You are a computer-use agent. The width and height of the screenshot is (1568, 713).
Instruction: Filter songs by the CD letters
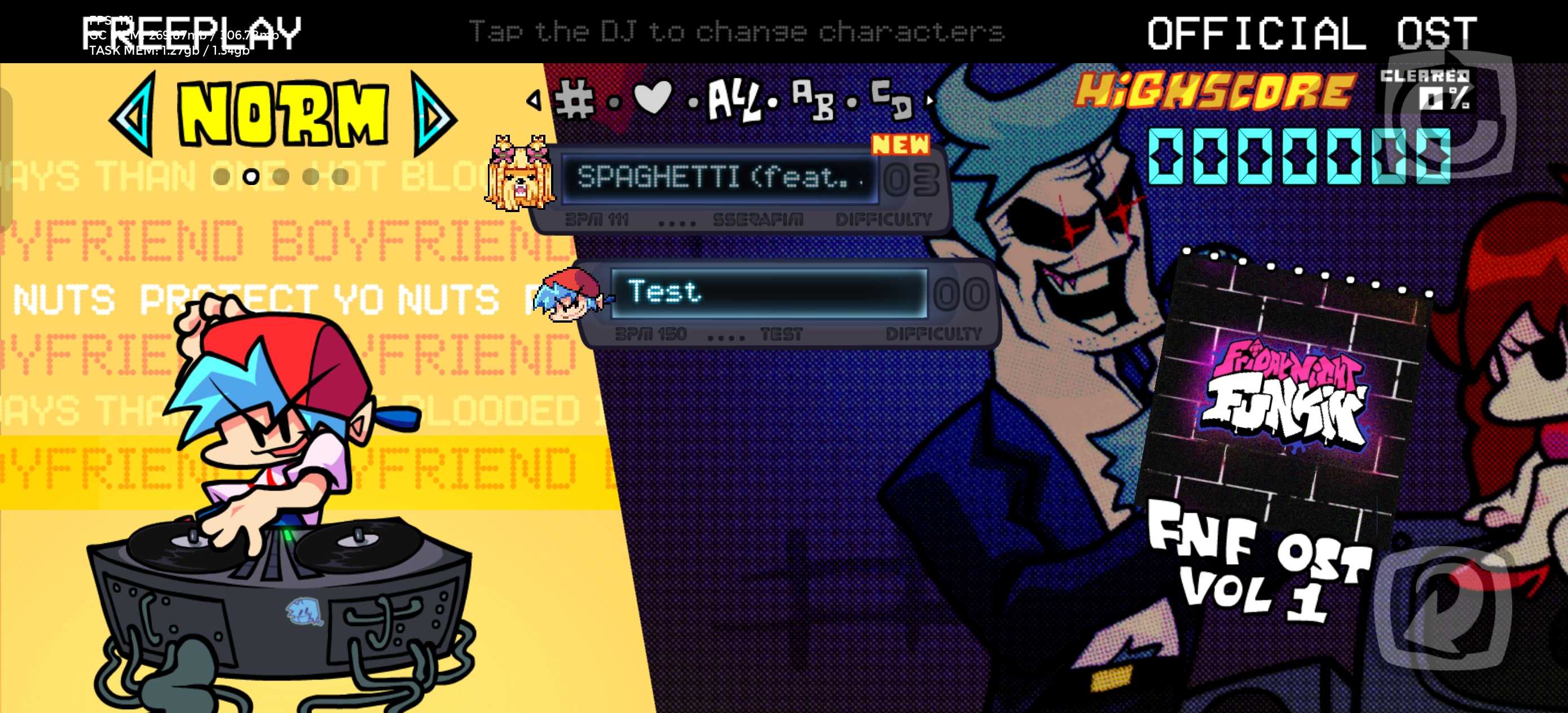[891, 99]
